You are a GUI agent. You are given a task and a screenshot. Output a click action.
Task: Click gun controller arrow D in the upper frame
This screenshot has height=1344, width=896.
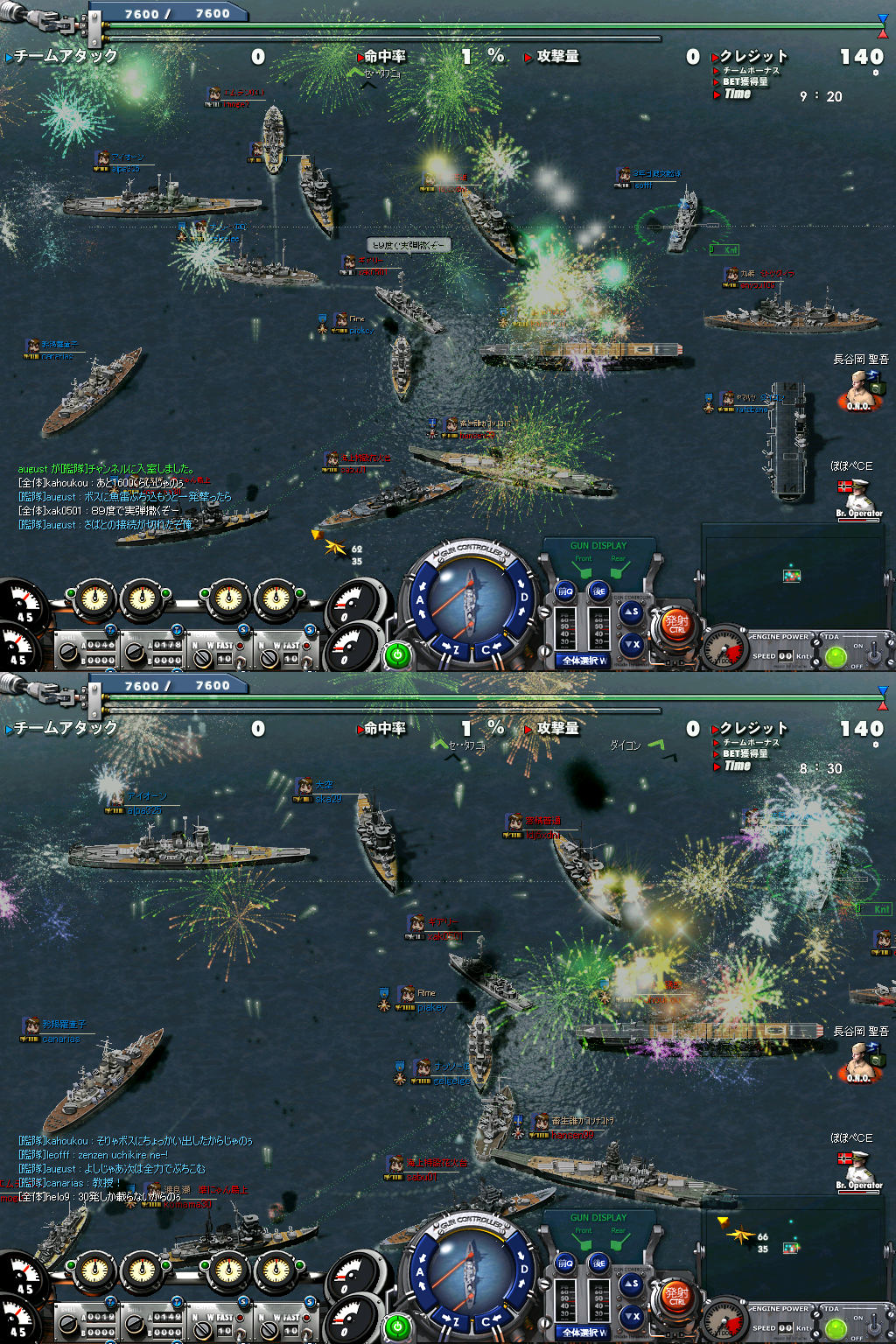[x=524, y=598]
